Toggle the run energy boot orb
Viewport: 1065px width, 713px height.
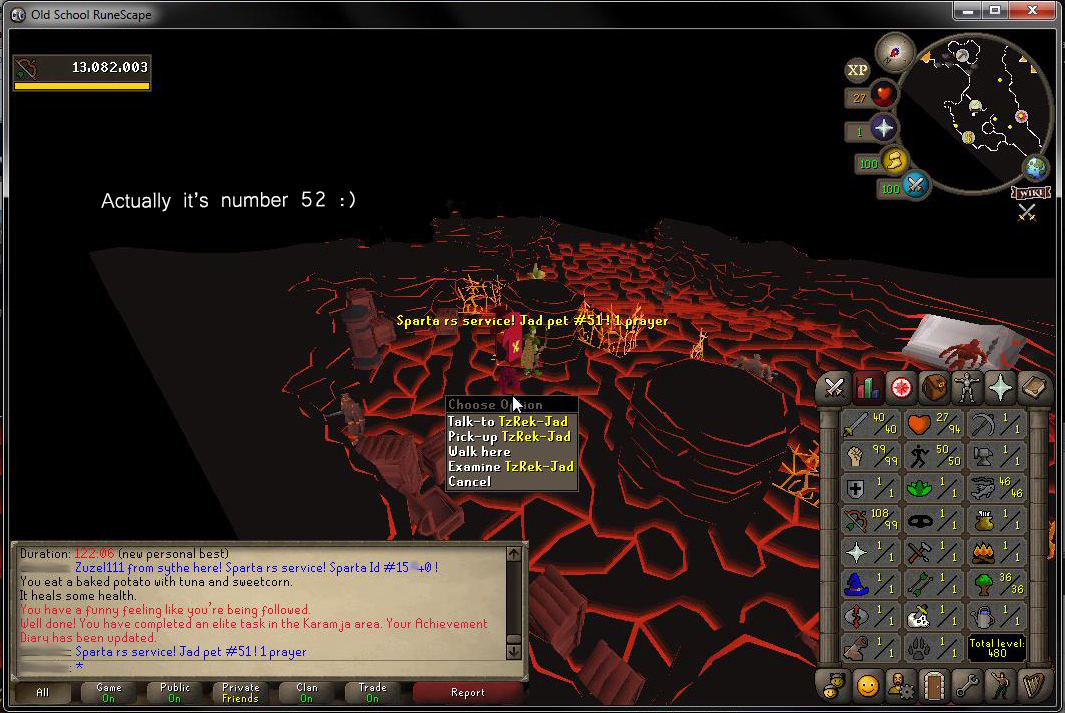pos(894,160)
